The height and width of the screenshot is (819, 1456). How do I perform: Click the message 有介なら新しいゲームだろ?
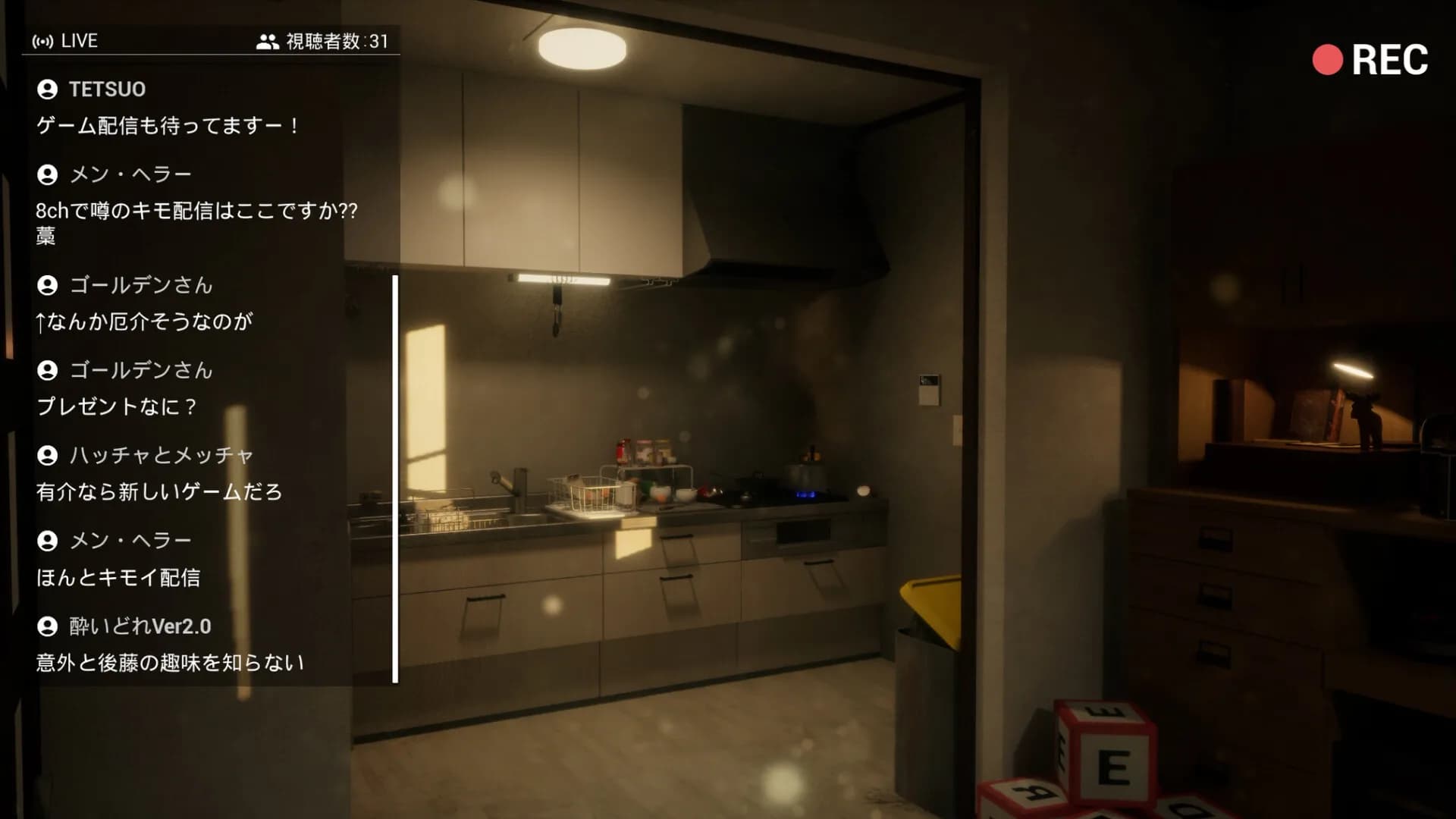(159, 492)
